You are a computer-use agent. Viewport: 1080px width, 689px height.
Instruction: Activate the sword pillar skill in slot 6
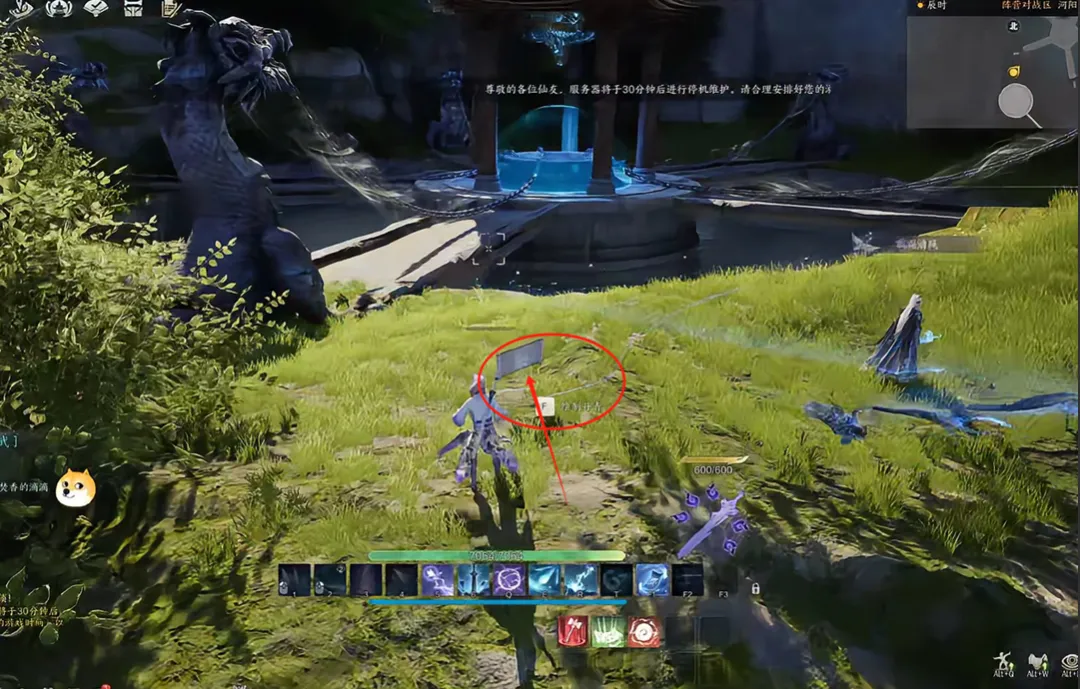473,580
